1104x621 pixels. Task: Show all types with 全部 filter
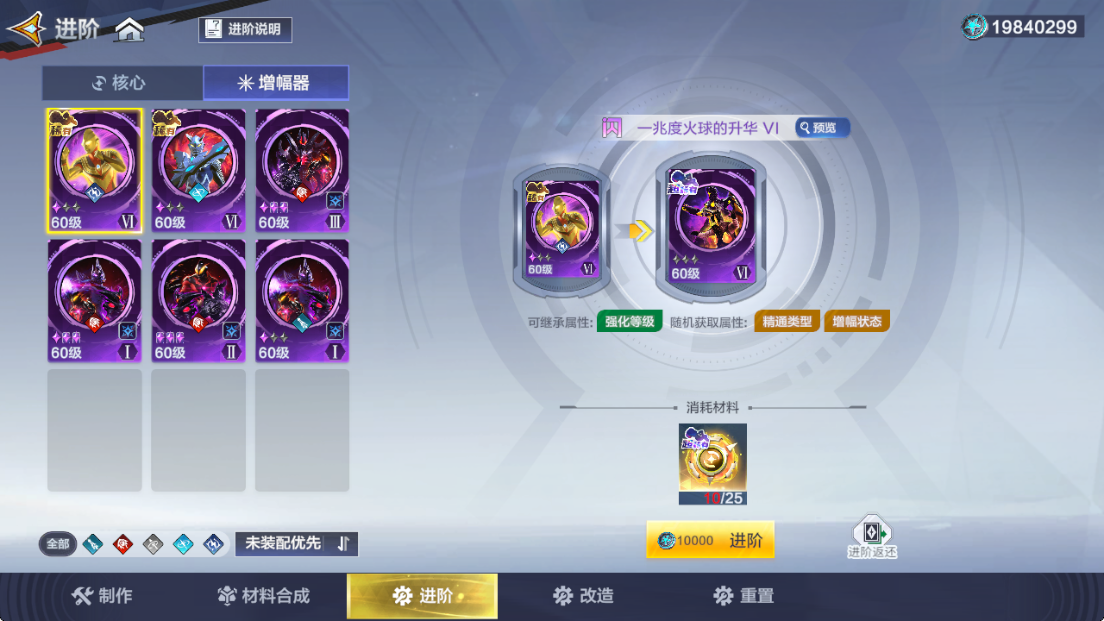58,544
